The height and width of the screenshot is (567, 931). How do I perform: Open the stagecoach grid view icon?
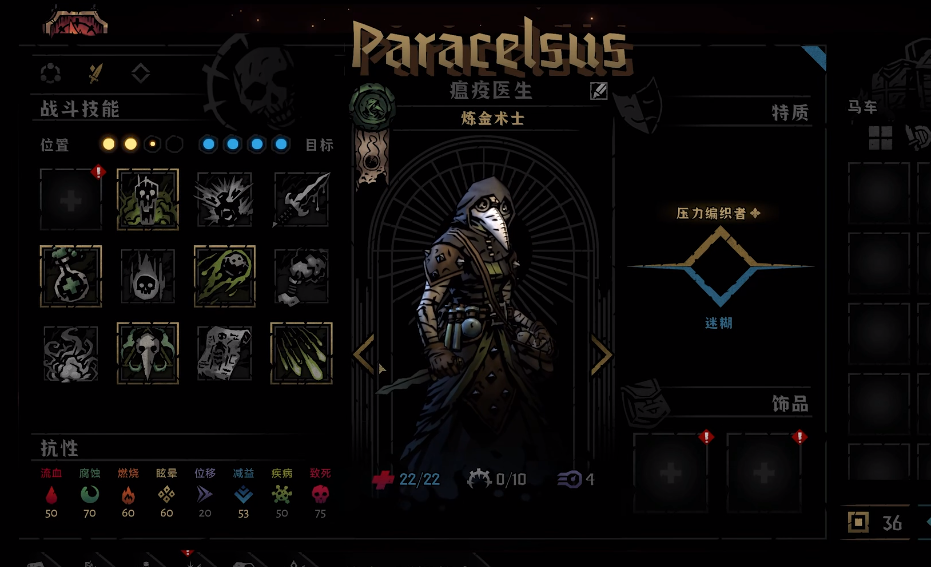(880, 138)
